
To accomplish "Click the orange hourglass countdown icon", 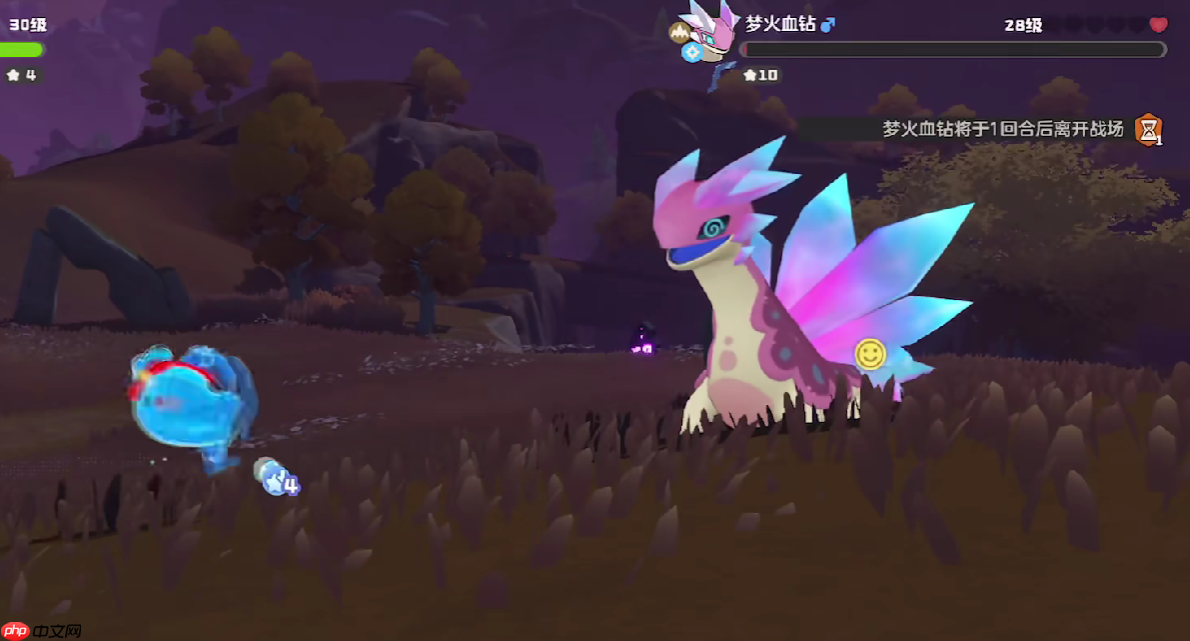I will tap(1149, 129).
